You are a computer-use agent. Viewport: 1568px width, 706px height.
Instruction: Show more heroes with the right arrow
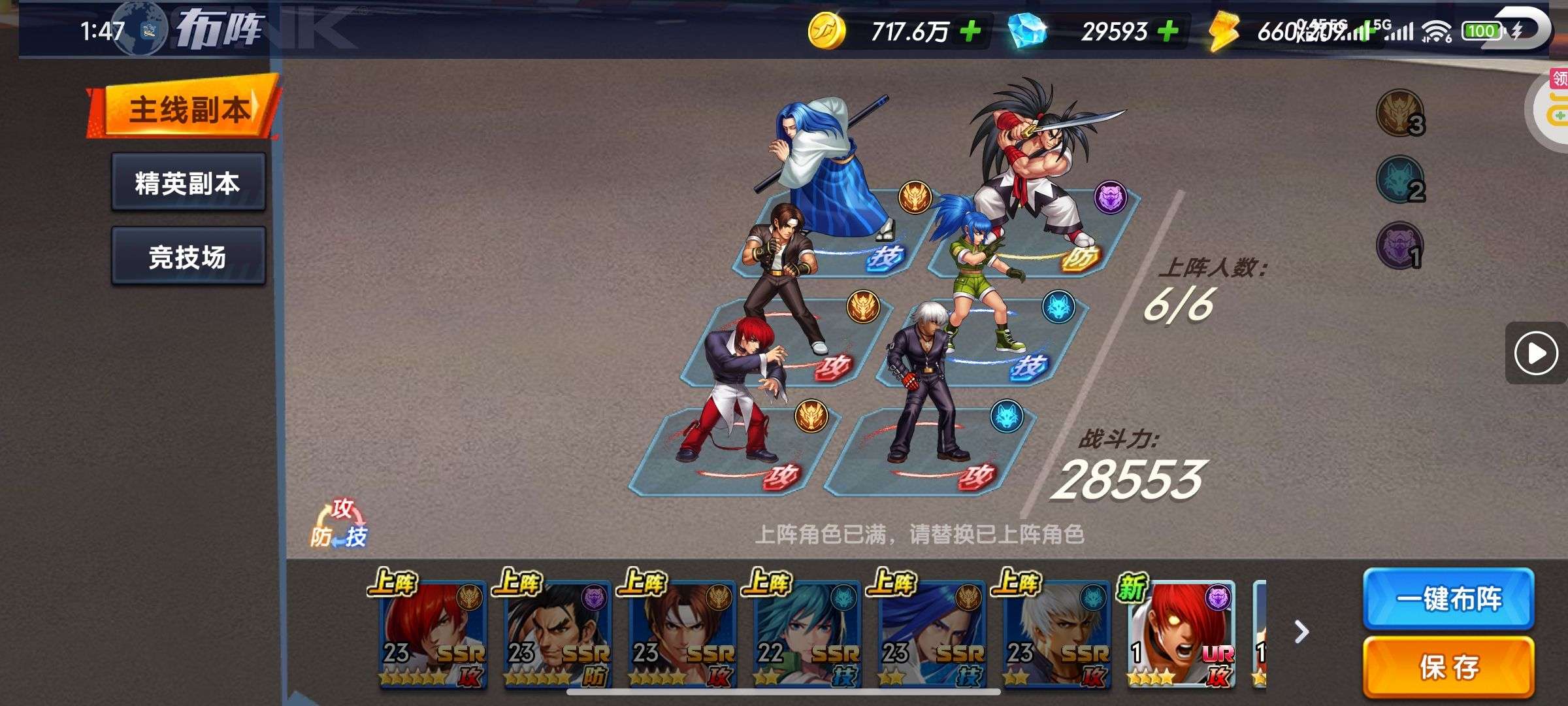[x=1301, y=631]
